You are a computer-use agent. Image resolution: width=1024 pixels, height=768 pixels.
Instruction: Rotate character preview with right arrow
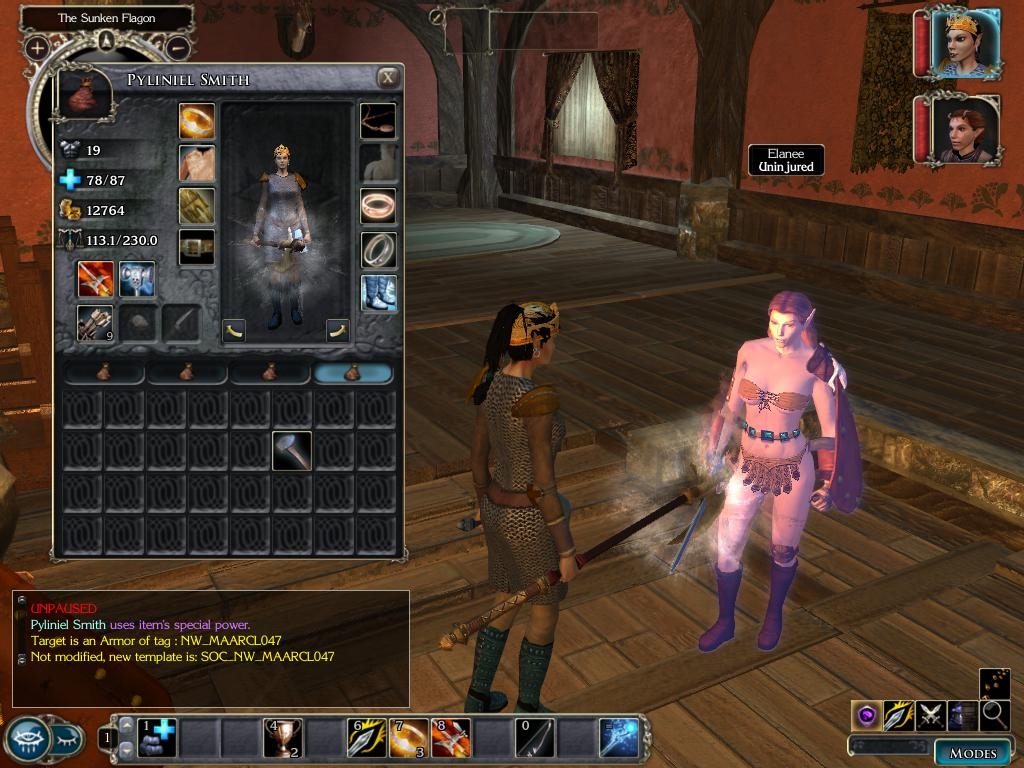338,329
